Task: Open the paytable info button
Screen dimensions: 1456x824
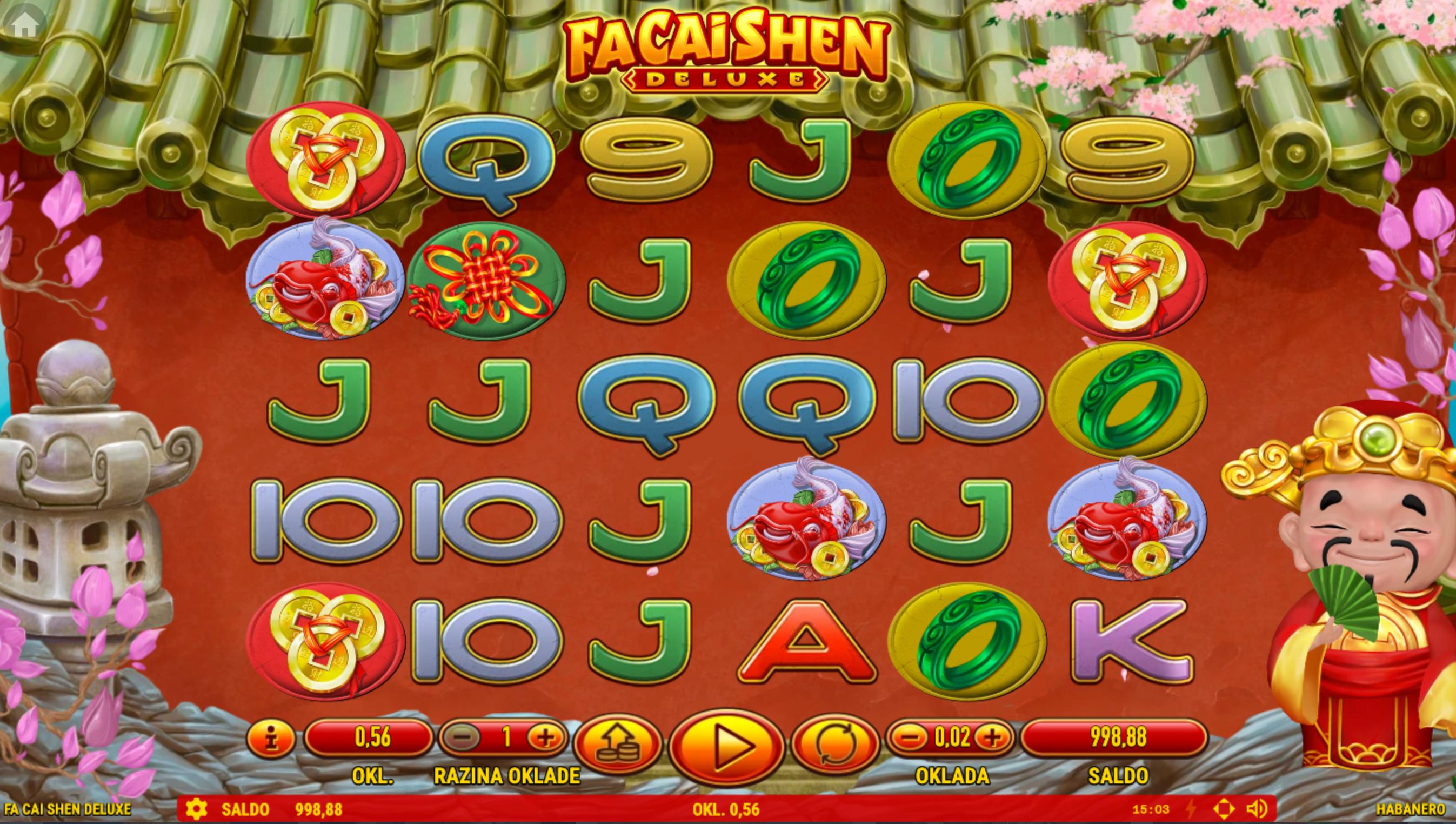Action: [x=272, y=738]
